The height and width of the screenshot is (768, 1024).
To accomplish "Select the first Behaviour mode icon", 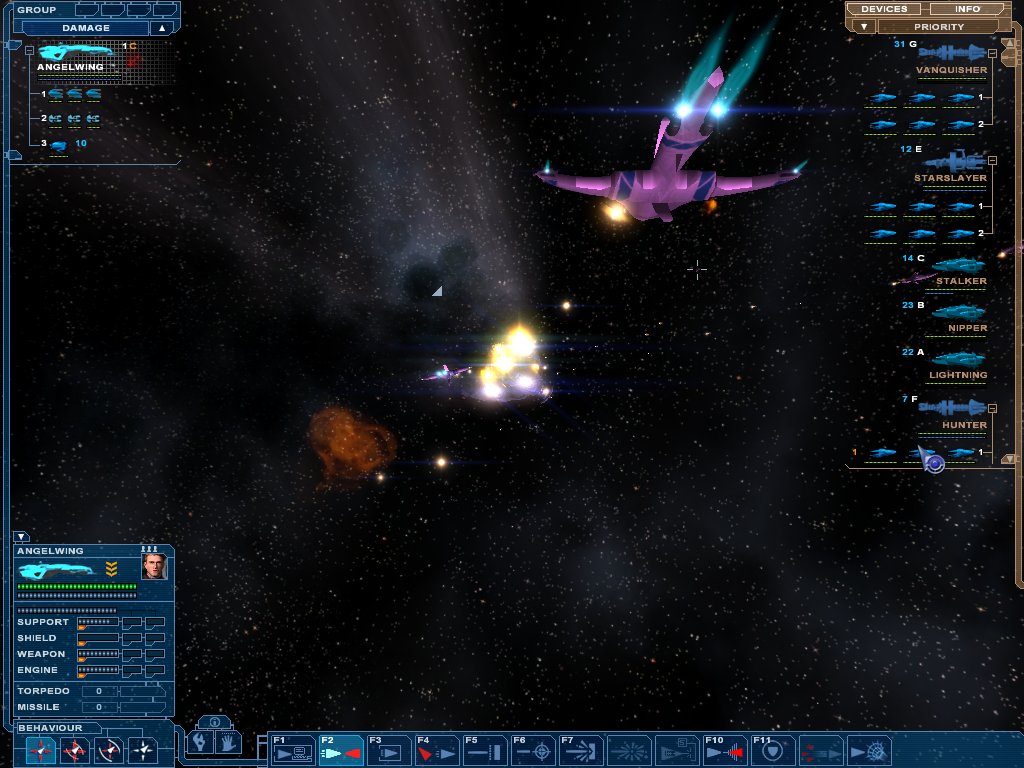I will point(41,749).
